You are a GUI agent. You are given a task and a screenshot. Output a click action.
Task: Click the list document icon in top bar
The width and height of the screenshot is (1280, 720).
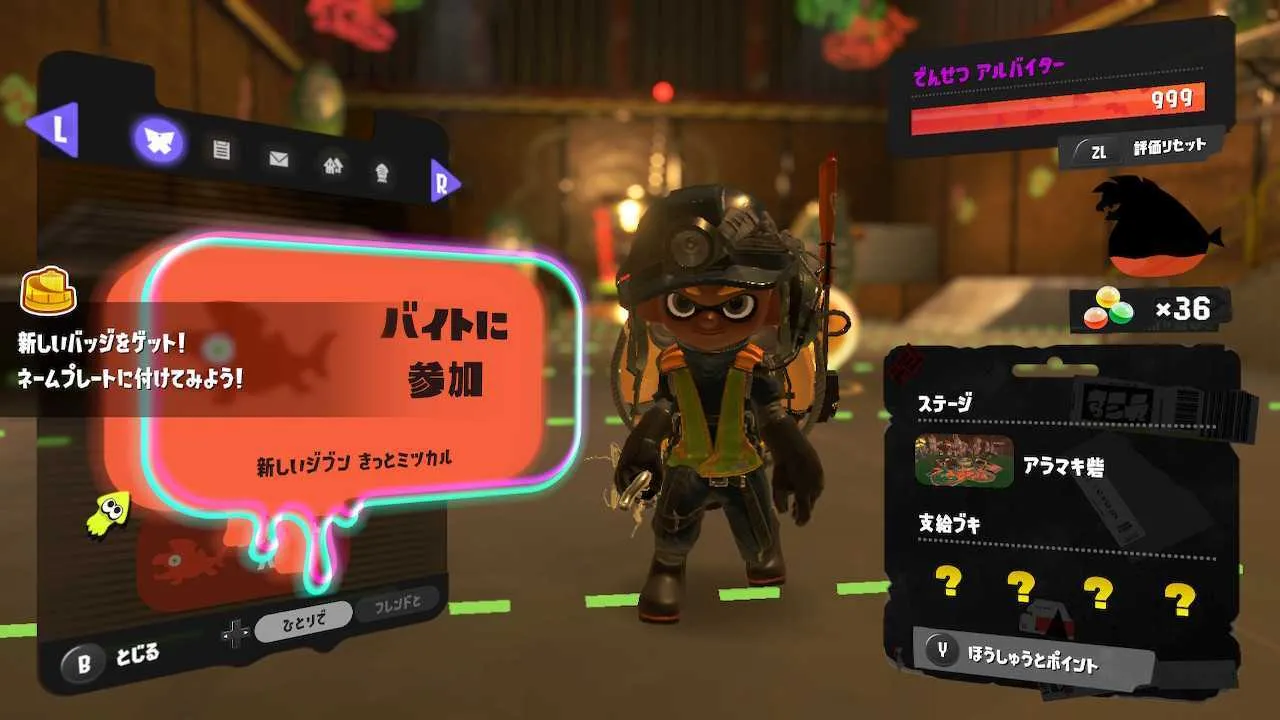coord(222,150)
